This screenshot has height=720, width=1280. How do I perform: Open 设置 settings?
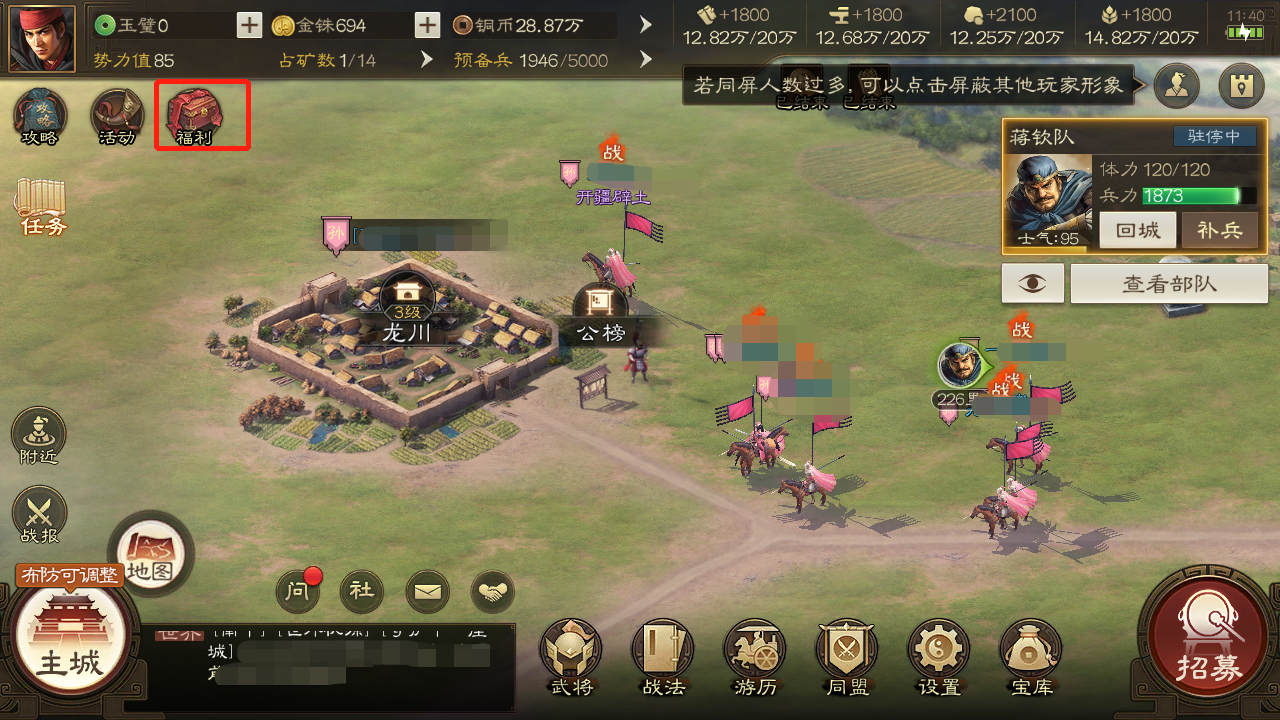tap(939, 655)
